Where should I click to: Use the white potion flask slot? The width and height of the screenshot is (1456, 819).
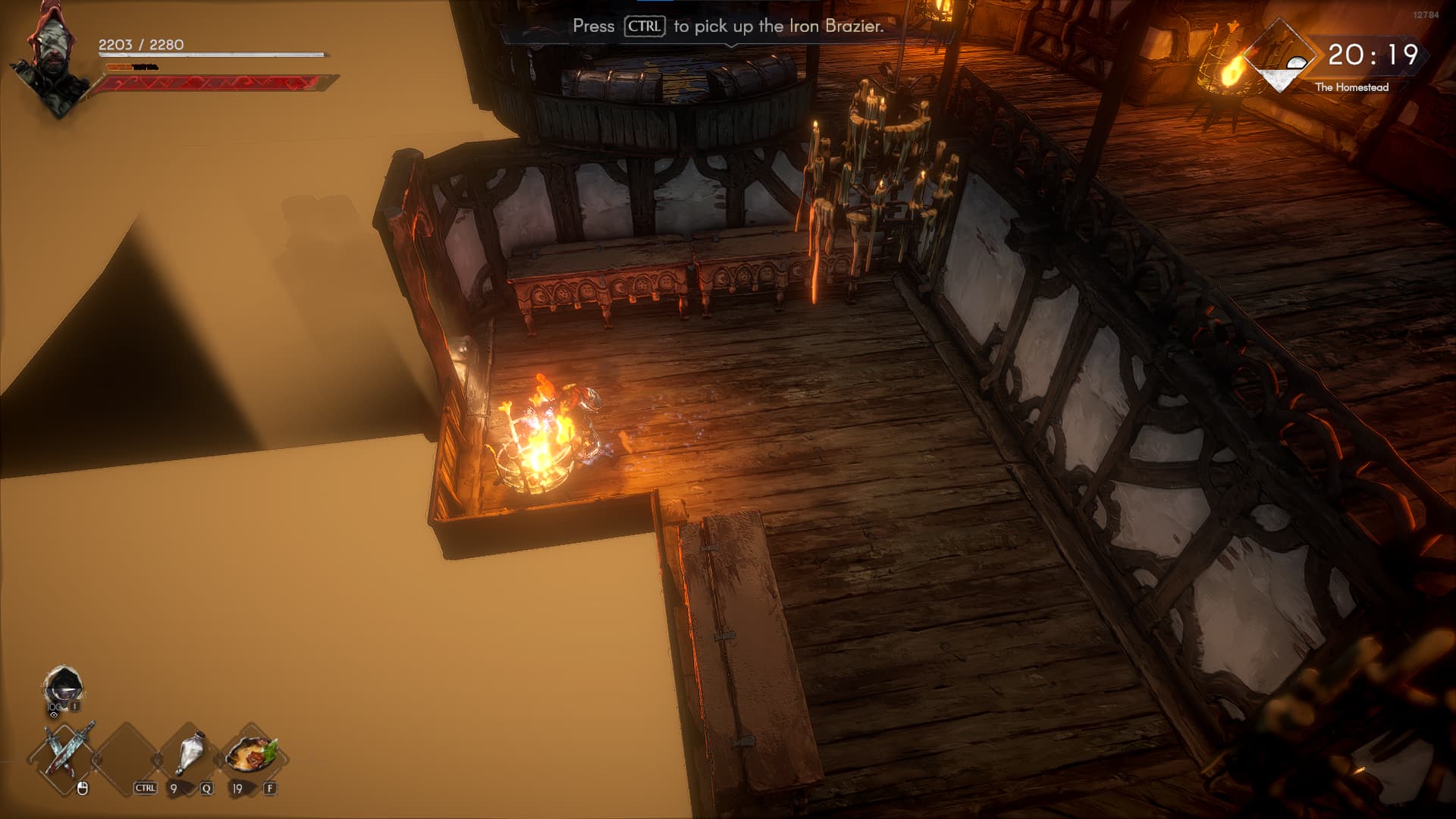click(x=190, y=754)
